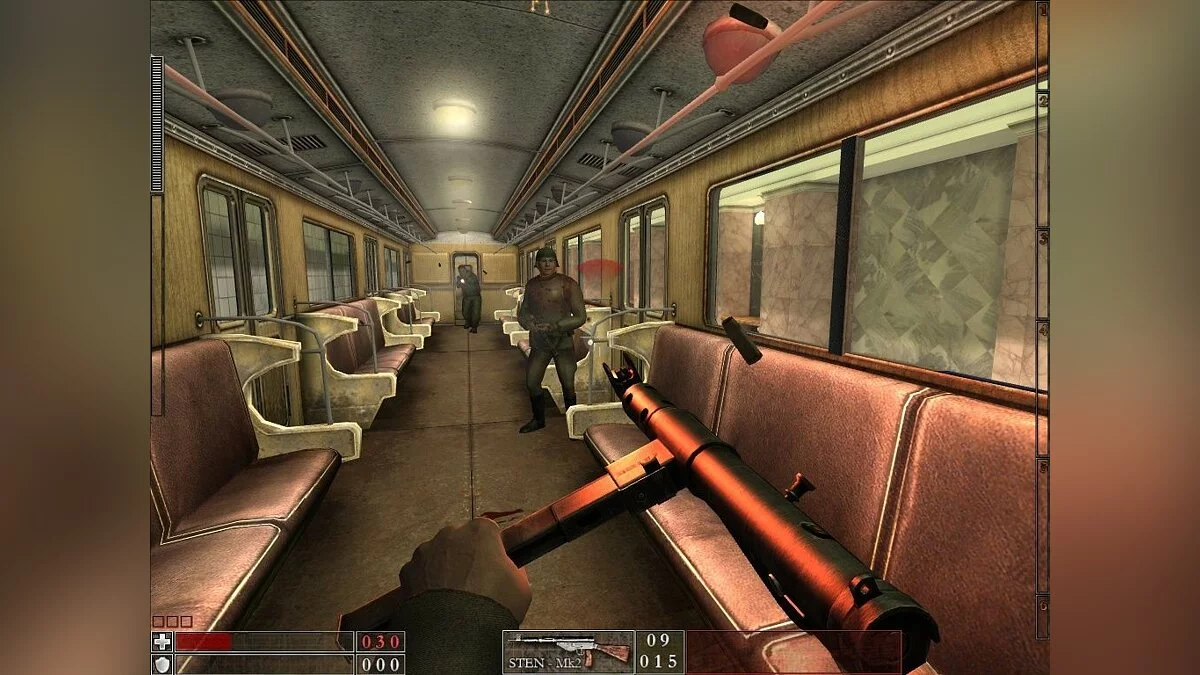Click the health cross icon
1200x675 pixels.
click(x=161, y=641)
